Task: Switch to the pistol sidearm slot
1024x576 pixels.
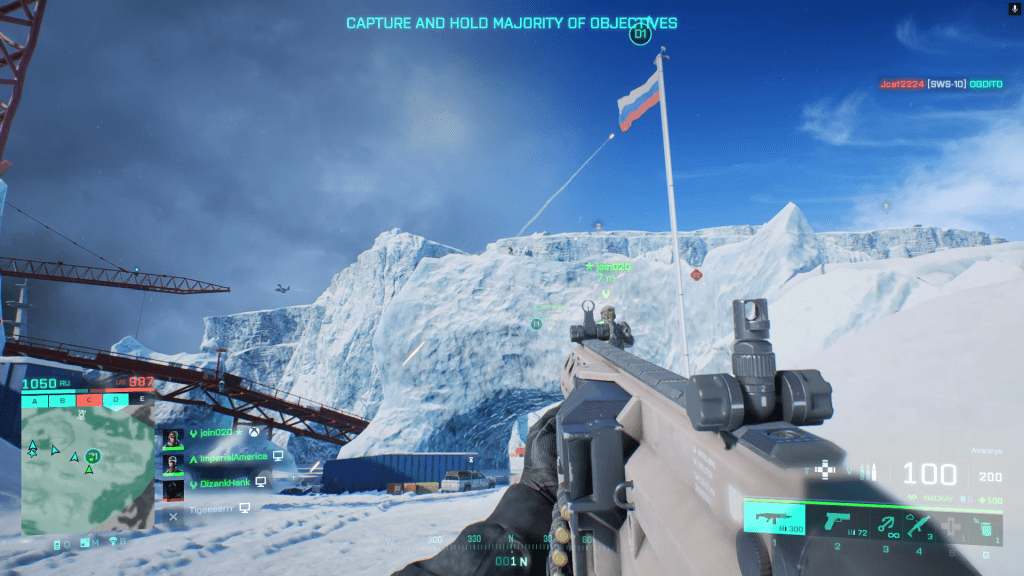Action: pos(836,521)
